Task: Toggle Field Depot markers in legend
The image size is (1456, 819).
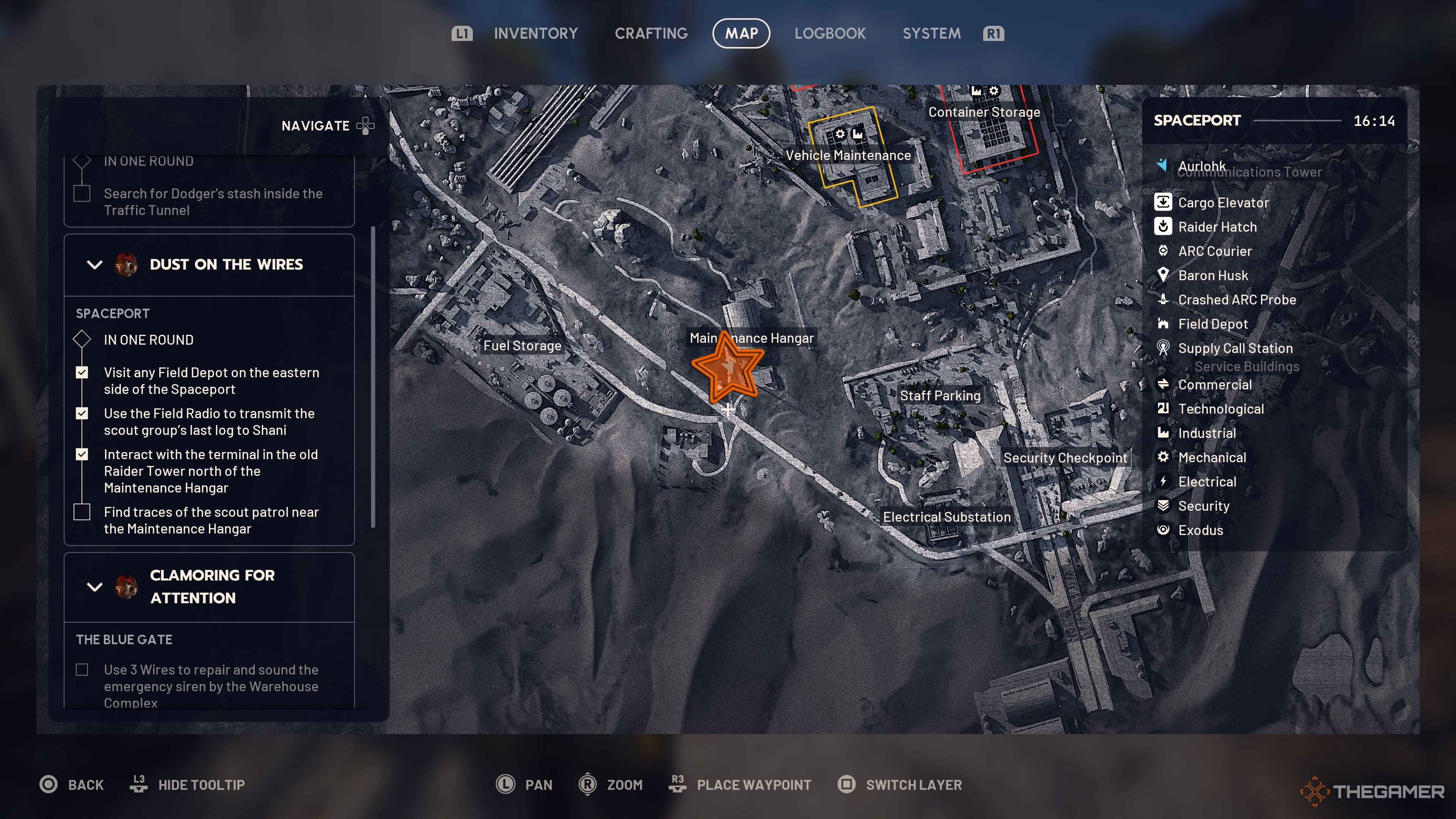Action: point(1213,324)
